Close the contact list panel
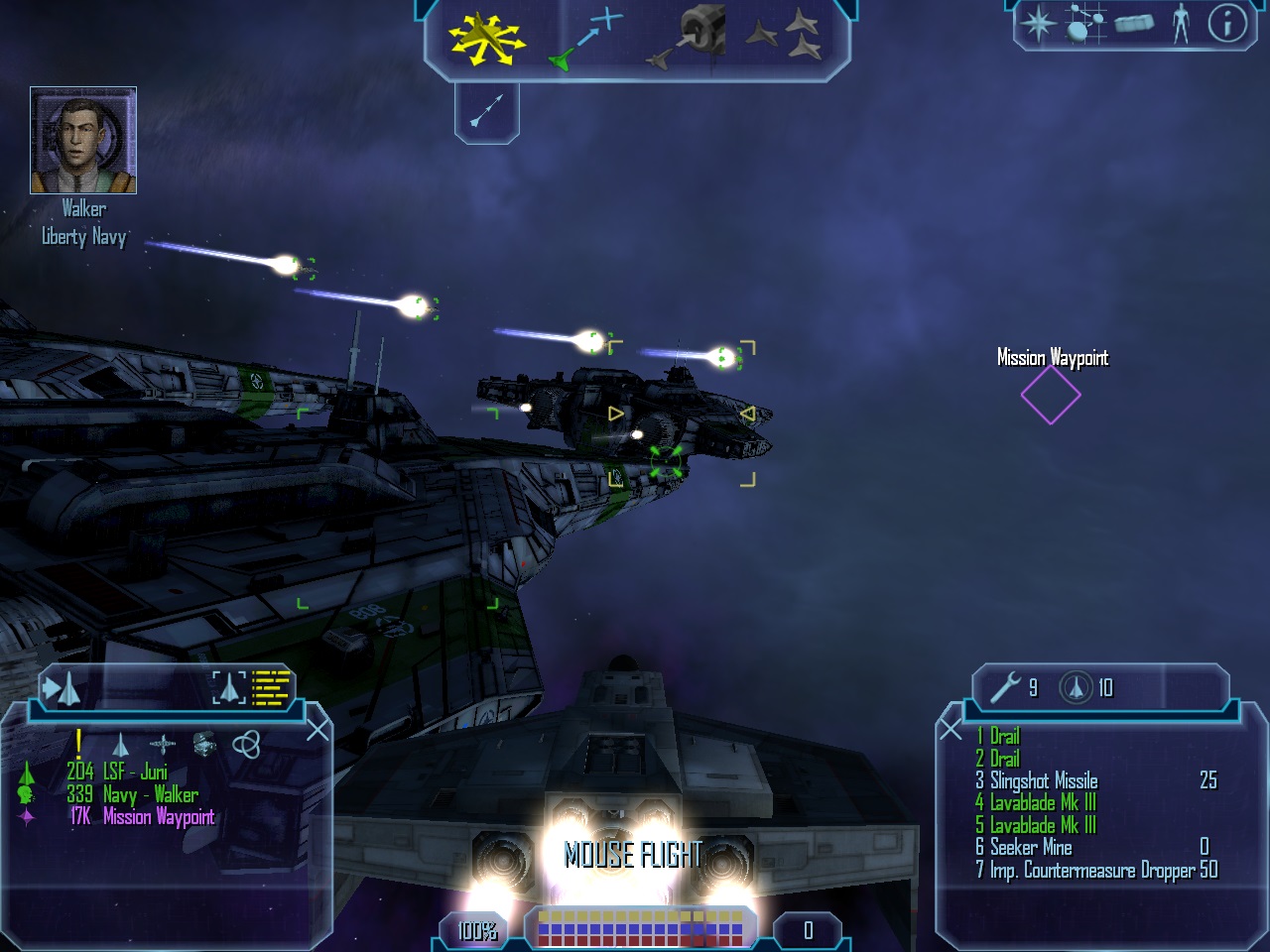 point(317,731)
